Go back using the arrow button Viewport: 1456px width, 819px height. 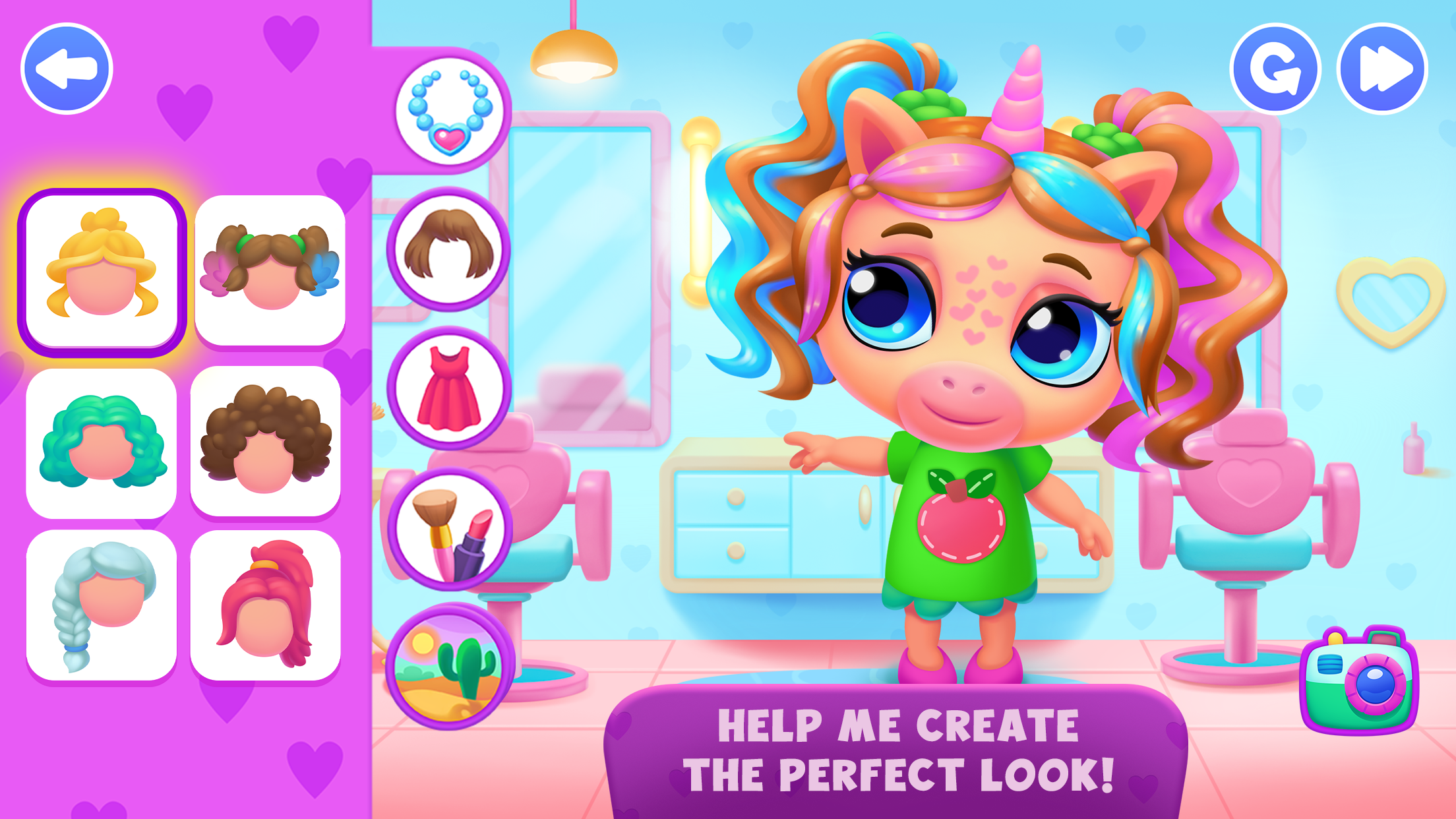click(67, 69)
